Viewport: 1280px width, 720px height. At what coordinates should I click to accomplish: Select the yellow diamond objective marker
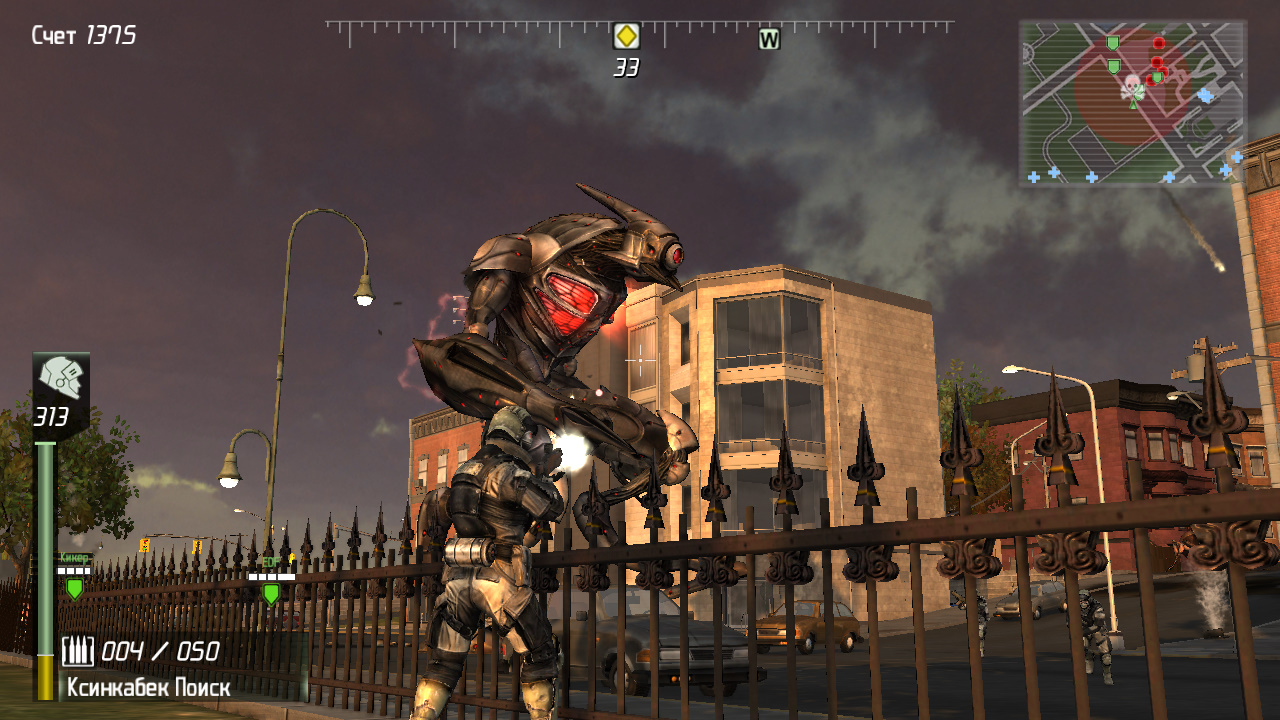[x=626, y=37]
